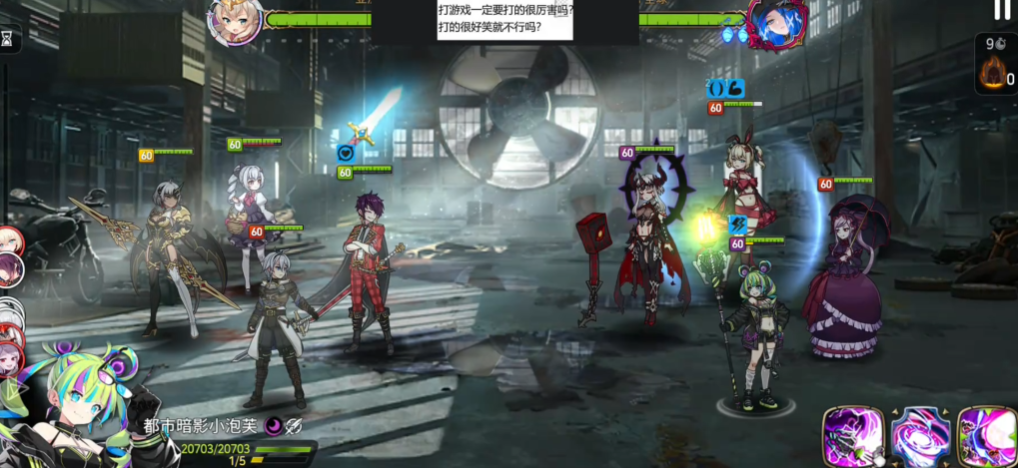Trigger the green-spiked pink blast skill
Screen dimensions: 1018x468
tap(986, 436)
